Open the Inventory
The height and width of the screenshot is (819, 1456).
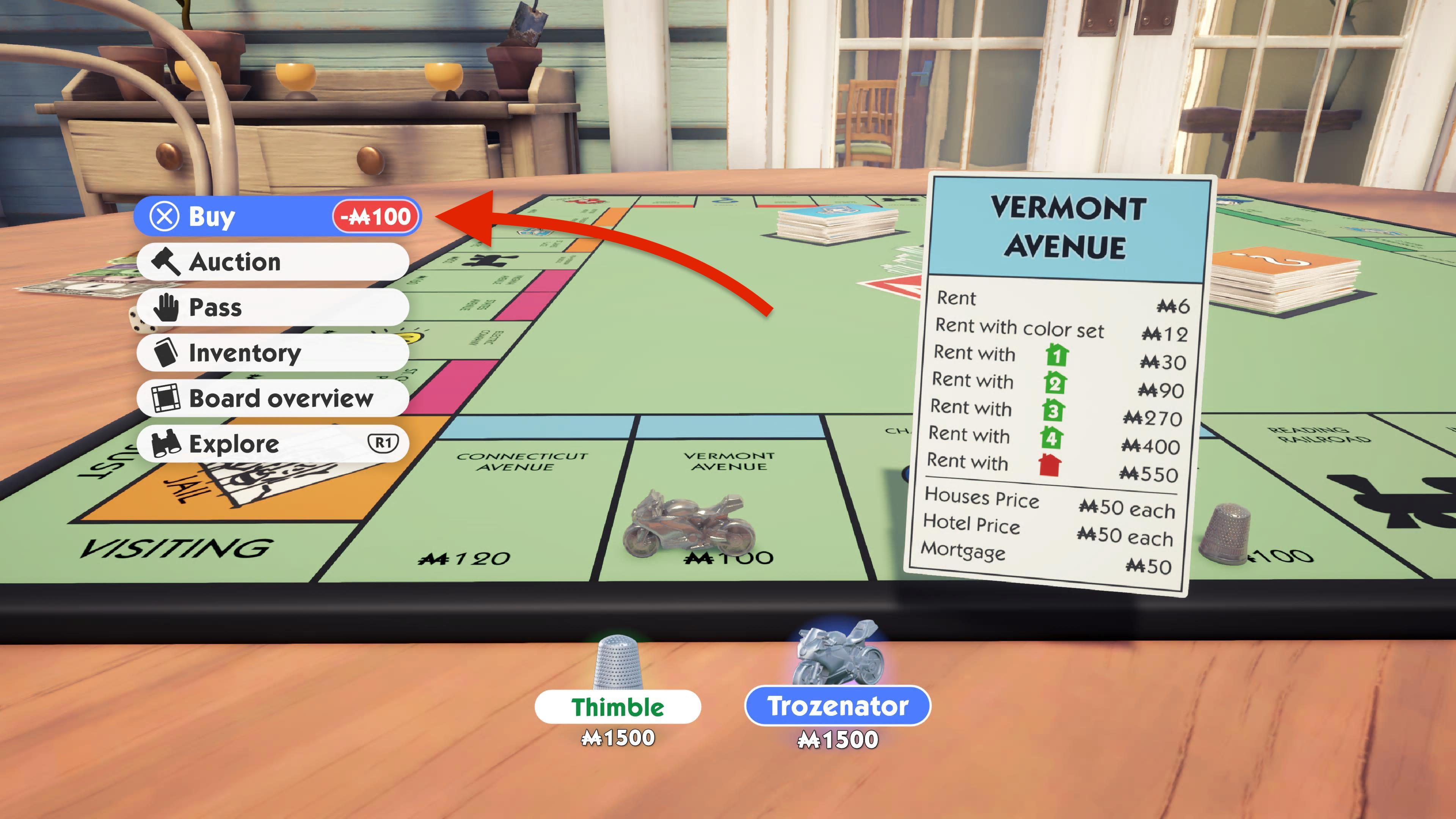point(273,353)
